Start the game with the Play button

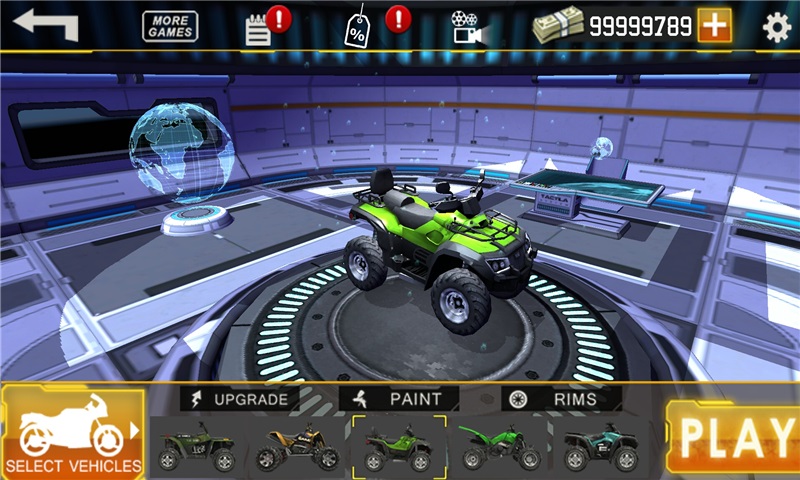tap(735, 436)
